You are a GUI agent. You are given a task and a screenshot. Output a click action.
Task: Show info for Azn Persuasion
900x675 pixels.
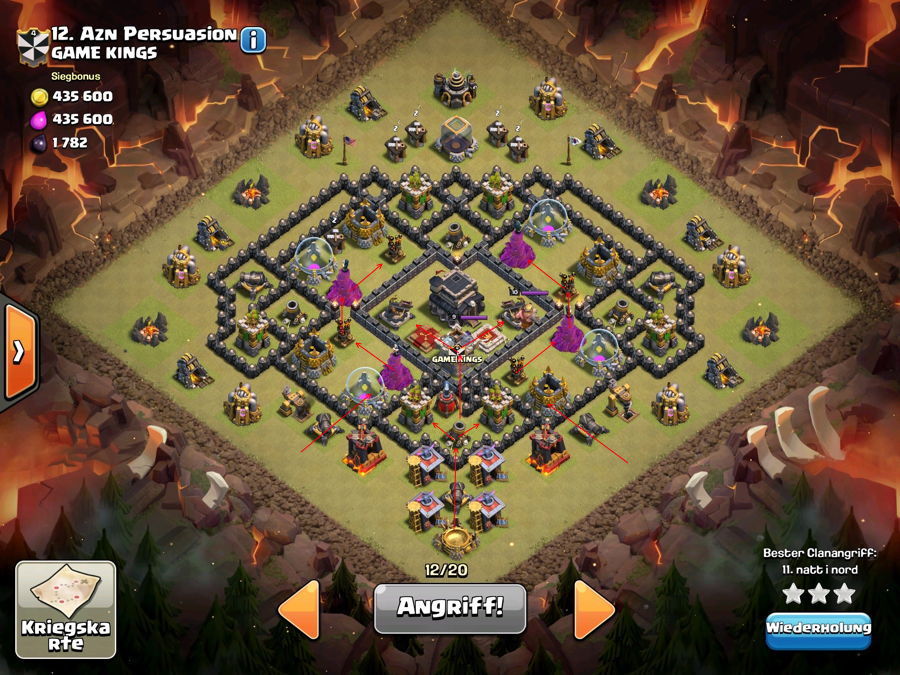[x=253, y=40]
